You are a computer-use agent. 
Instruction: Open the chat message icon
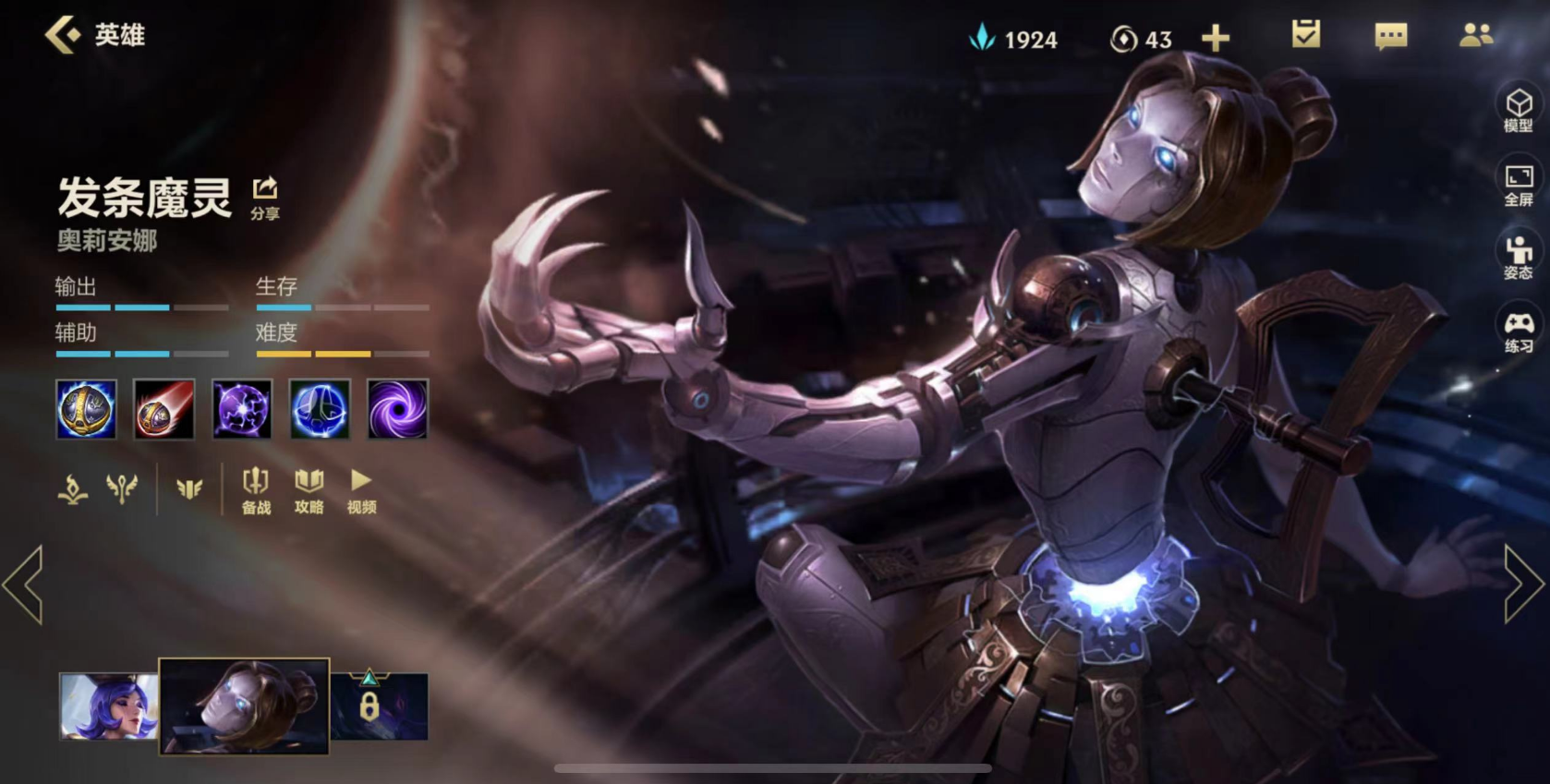1390,37
